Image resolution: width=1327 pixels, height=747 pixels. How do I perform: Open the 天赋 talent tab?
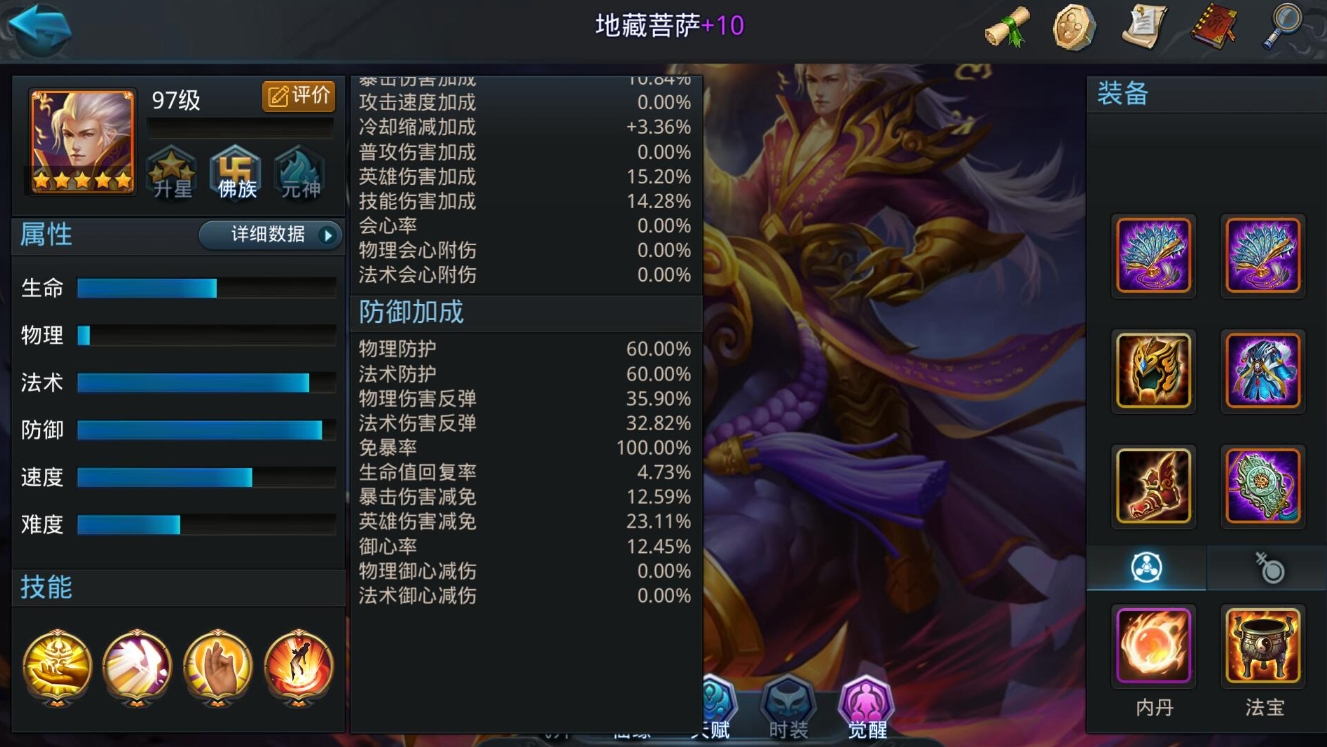coord(715,706)
